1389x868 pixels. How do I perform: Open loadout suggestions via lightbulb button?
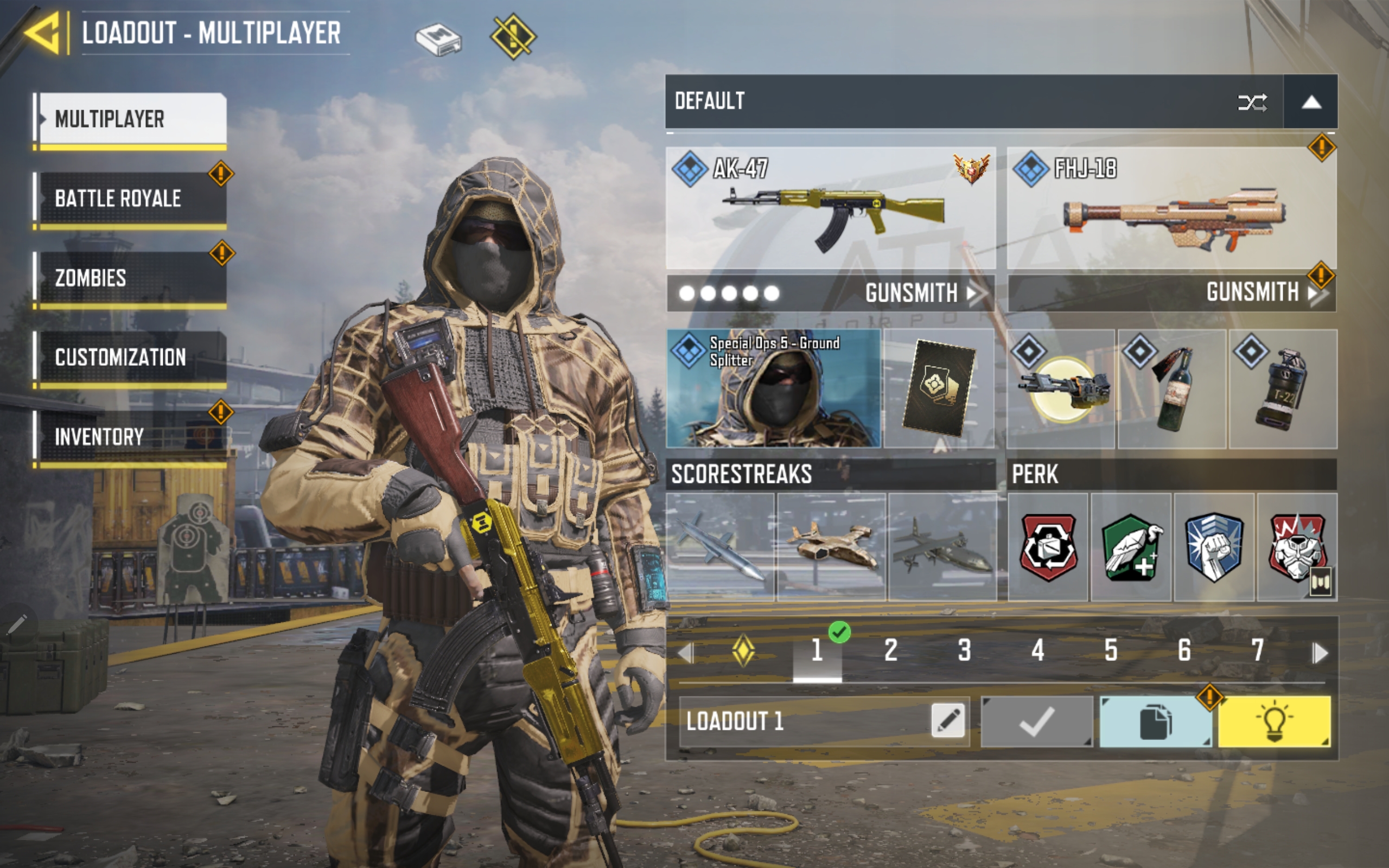[1274, 722]
